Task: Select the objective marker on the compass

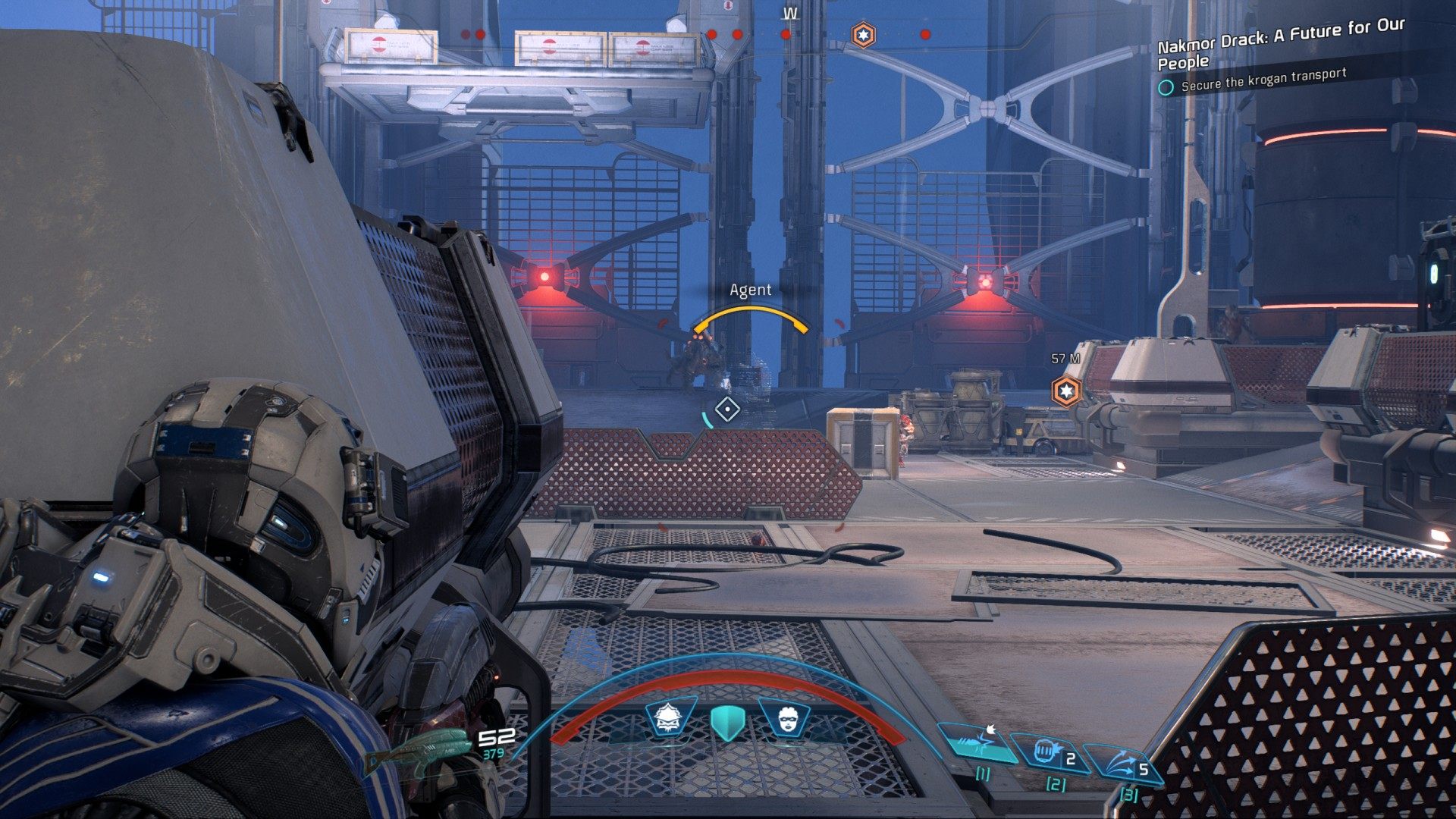Action: (863, 35)
